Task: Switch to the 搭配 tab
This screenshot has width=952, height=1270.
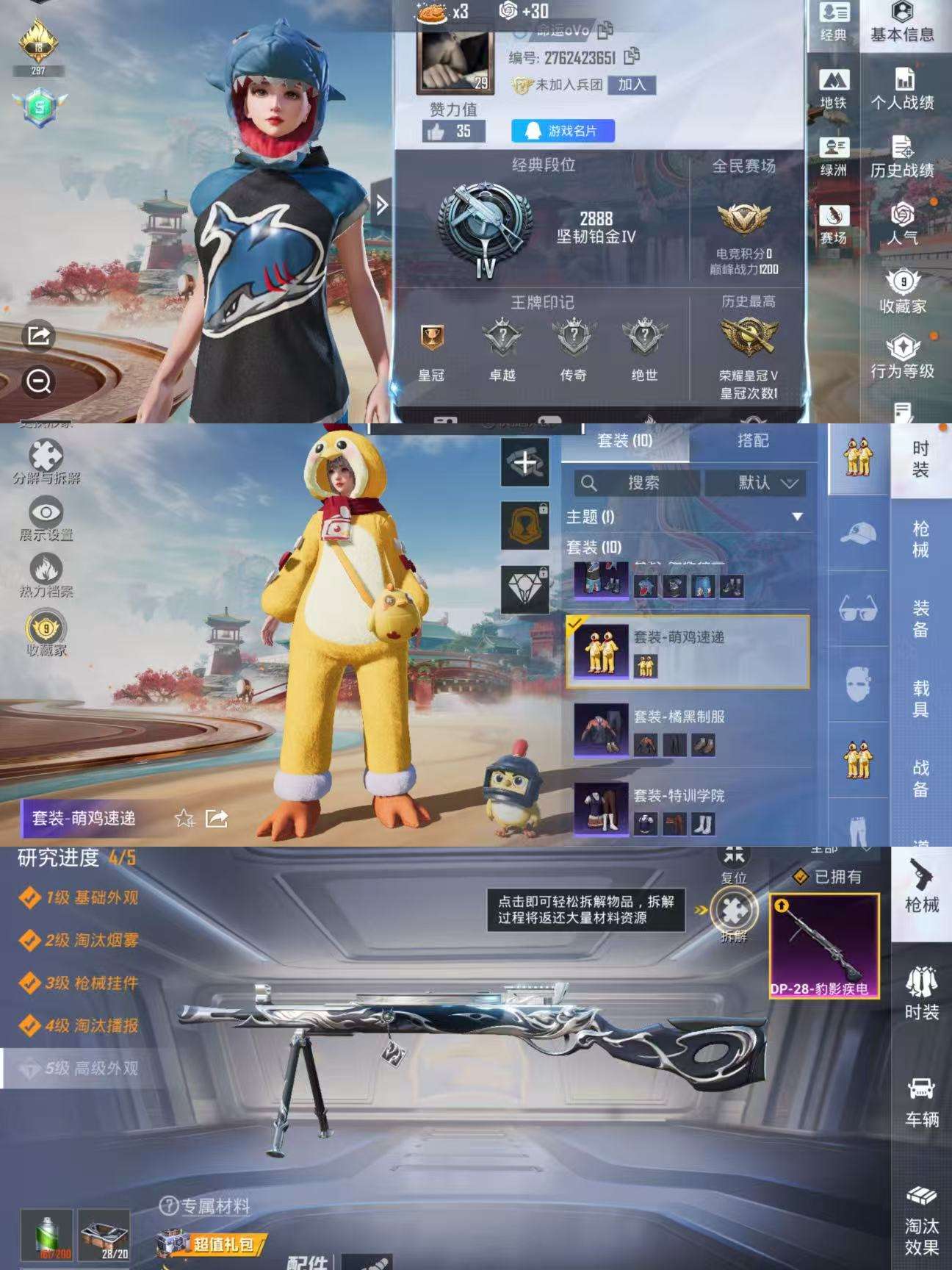Action: tap(754, 441)
